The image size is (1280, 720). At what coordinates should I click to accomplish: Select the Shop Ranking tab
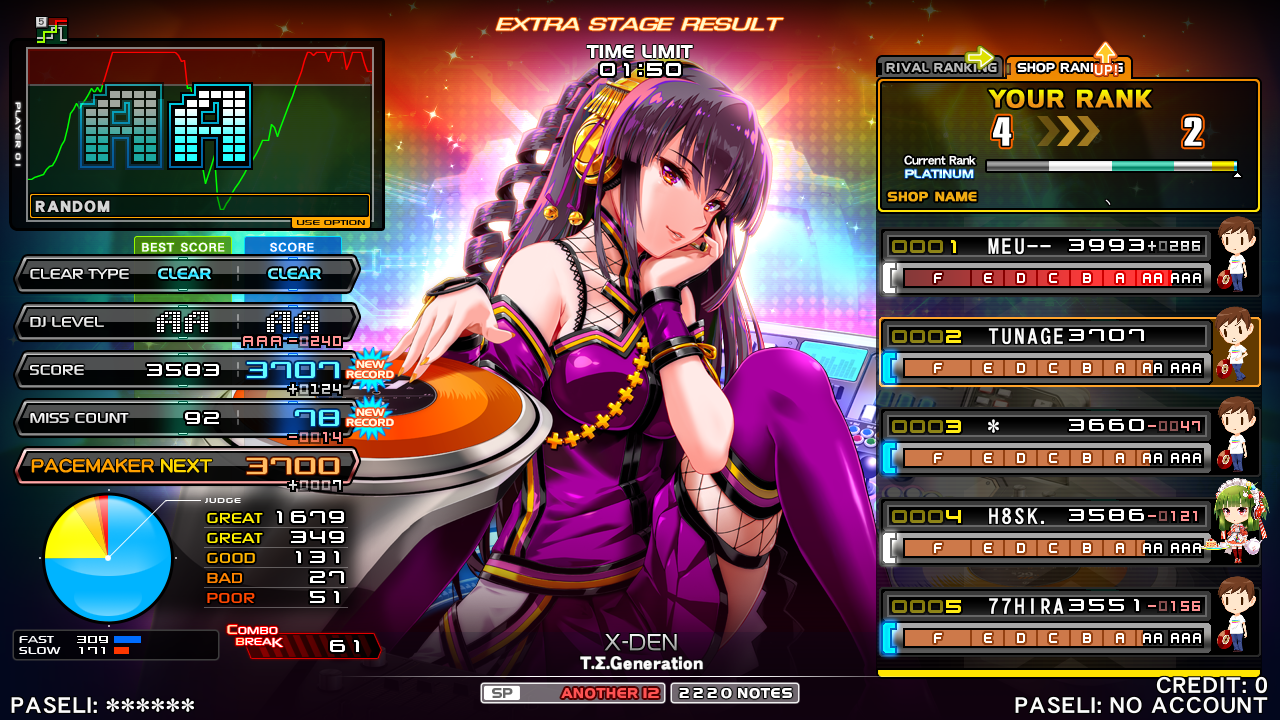(1067, 67)
